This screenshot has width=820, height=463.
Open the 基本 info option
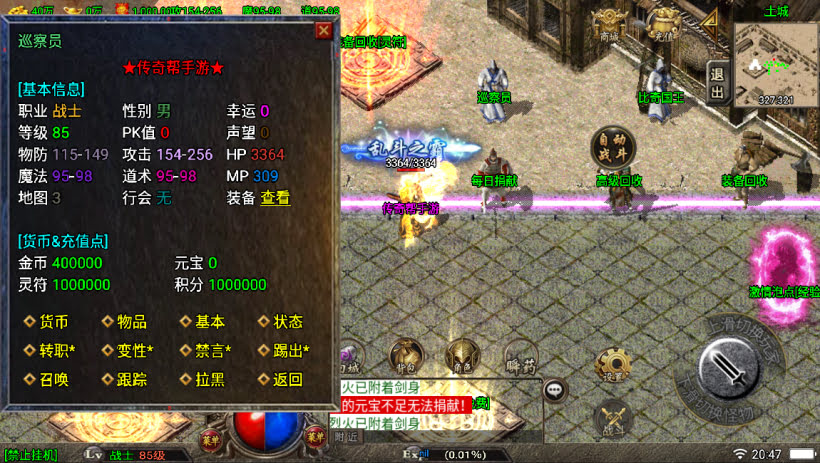pos(209,322)
